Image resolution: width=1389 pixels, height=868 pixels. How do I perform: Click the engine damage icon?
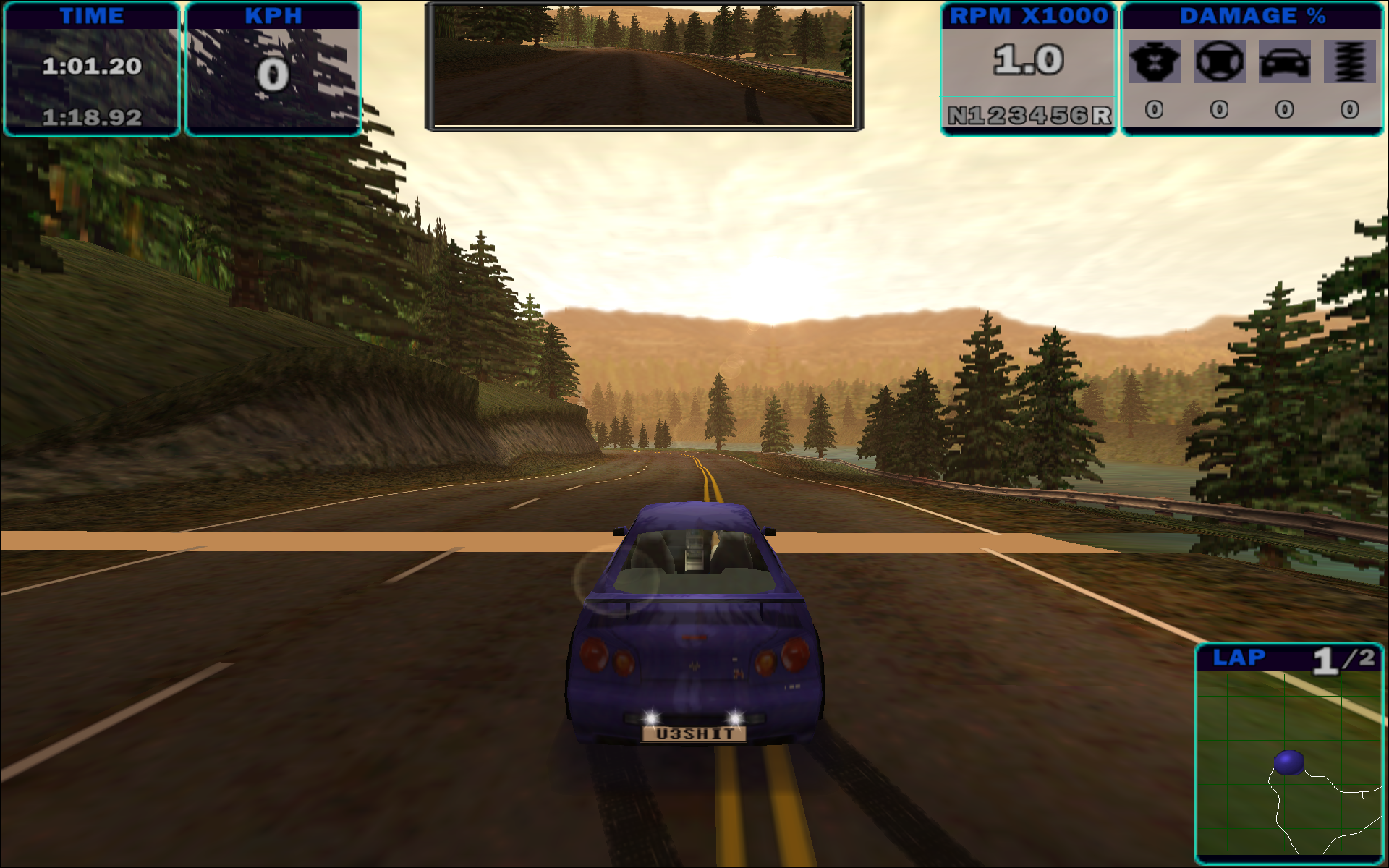1154,61
